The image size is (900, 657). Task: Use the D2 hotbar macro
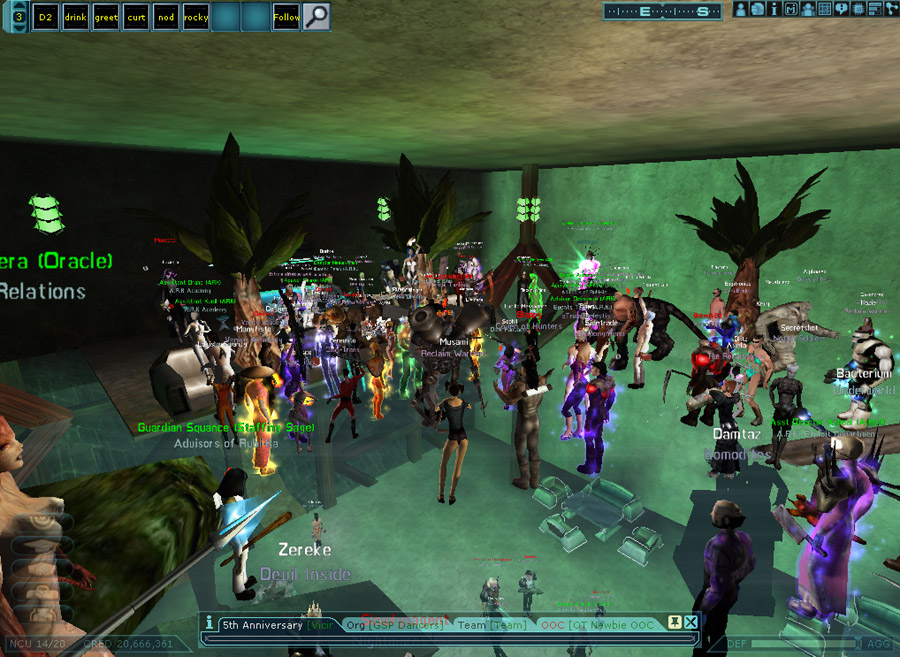[x=45, y=17]
